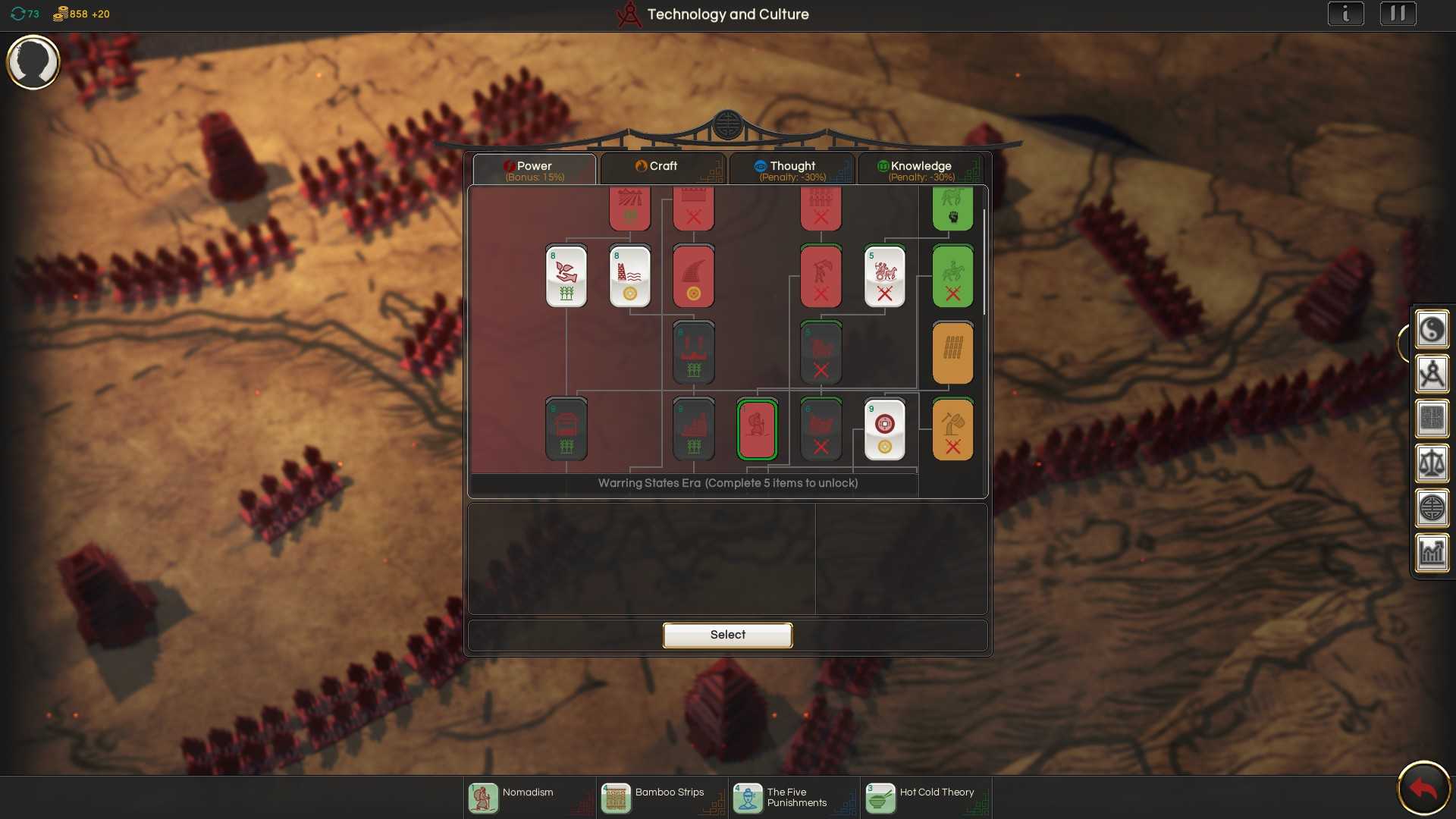The image size is (1456, 819).
Task: Select the compass Technology and Culture sidebar icon
Action: click(1432, 374)
